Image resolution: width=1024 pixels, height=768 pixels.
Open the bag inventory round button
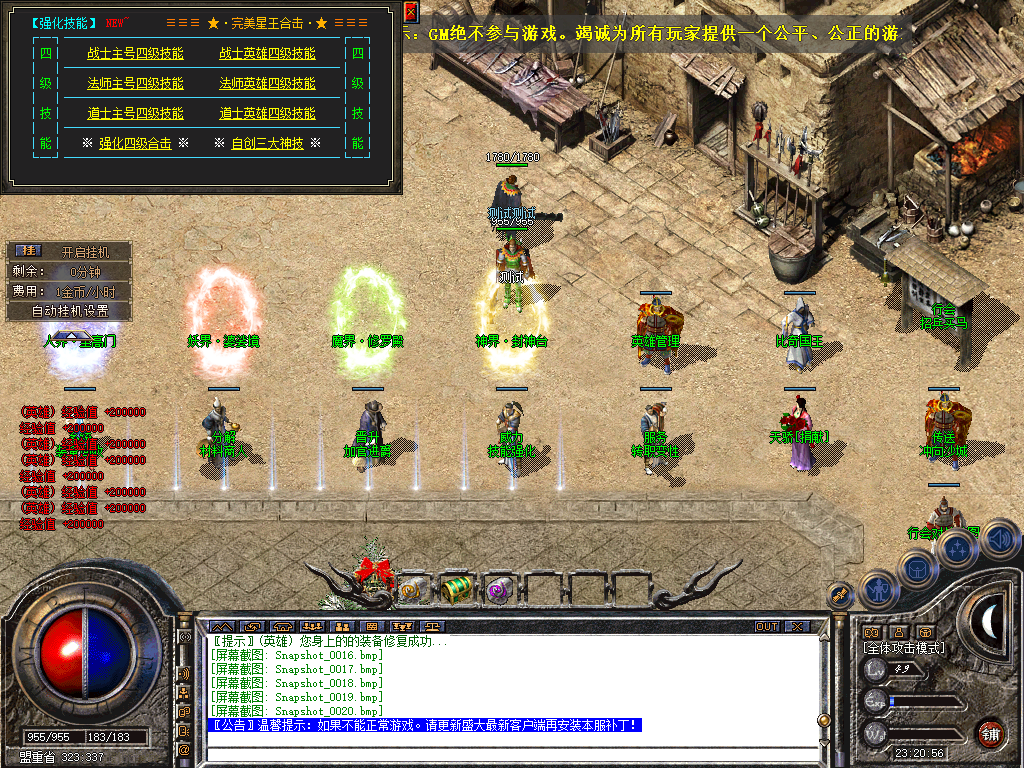(x=918, y=568)
